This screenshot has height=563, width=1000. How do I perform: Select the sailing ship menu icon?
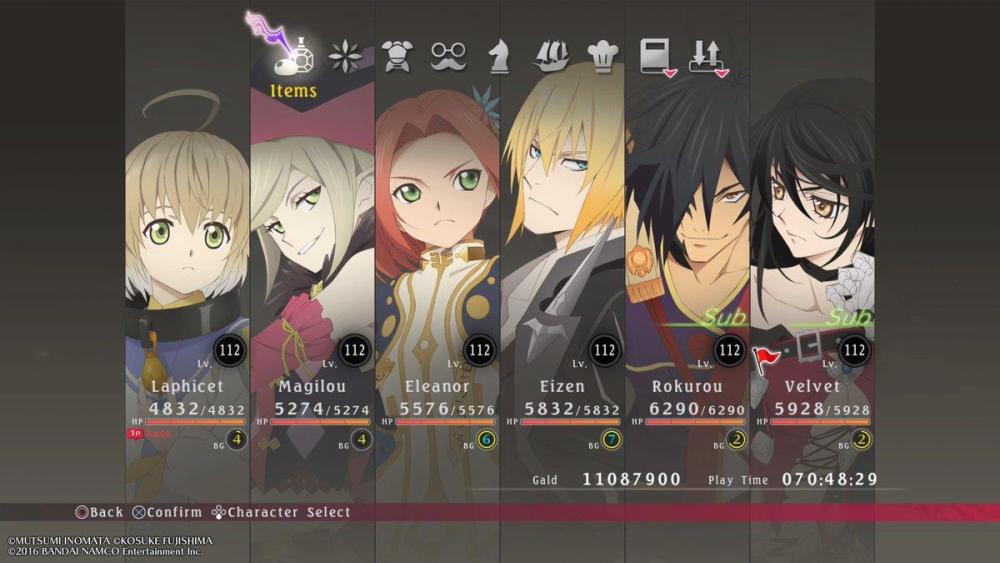(551, 56)
